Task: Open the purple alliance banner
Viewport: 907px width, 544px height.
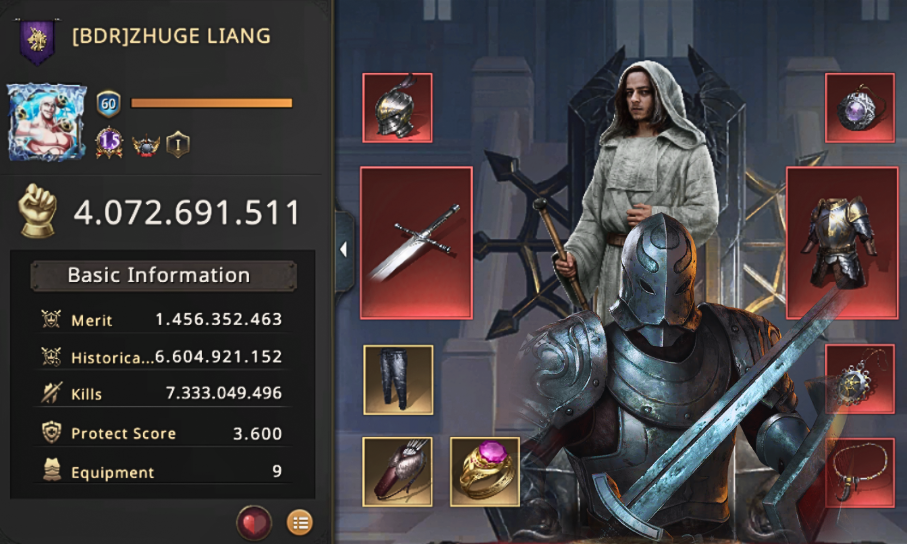Action: click(37, 40)
